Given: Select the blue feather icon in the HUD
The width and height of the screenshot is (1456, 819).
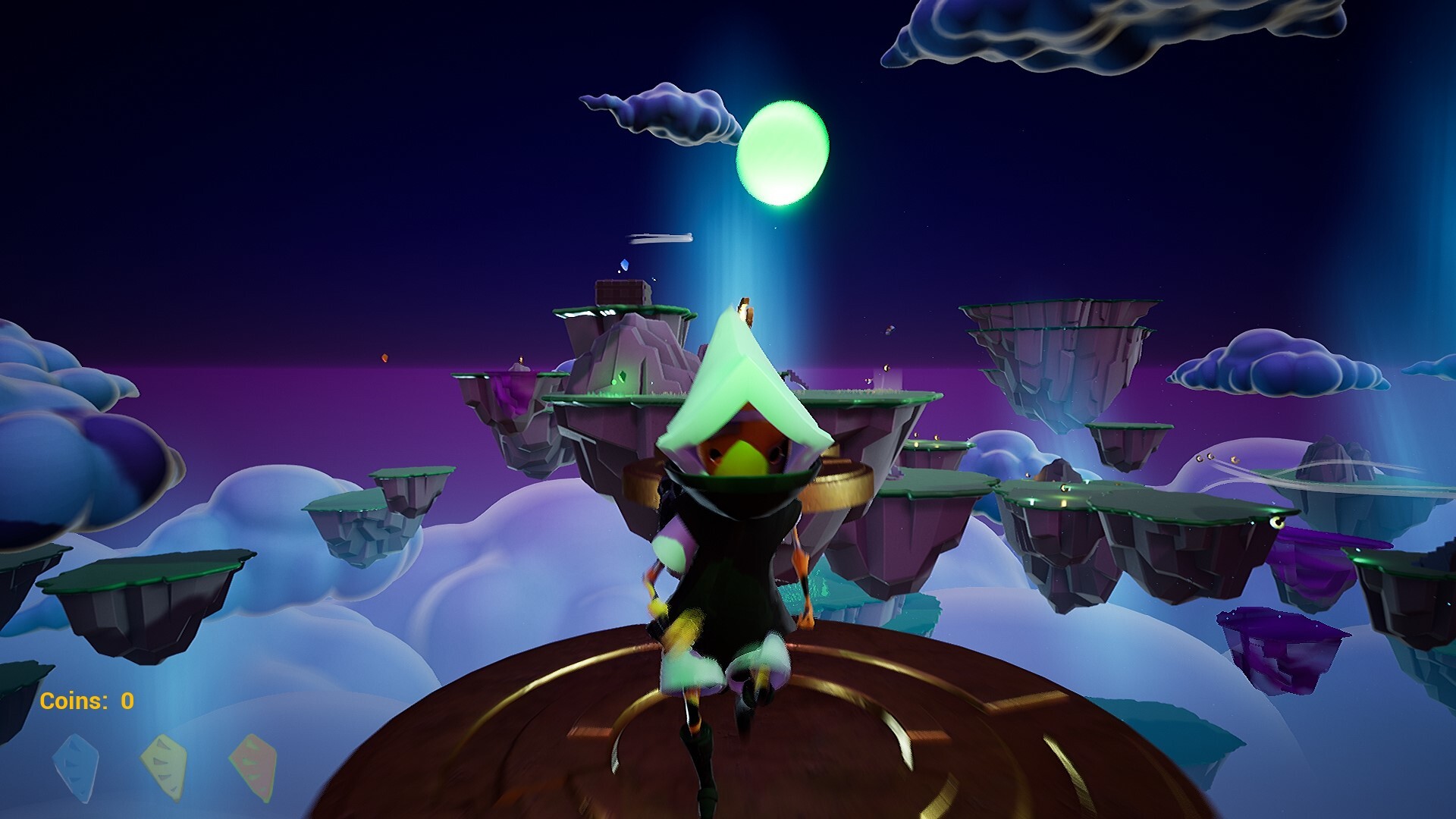Looking at the screenshot, I should coord(76,766).
